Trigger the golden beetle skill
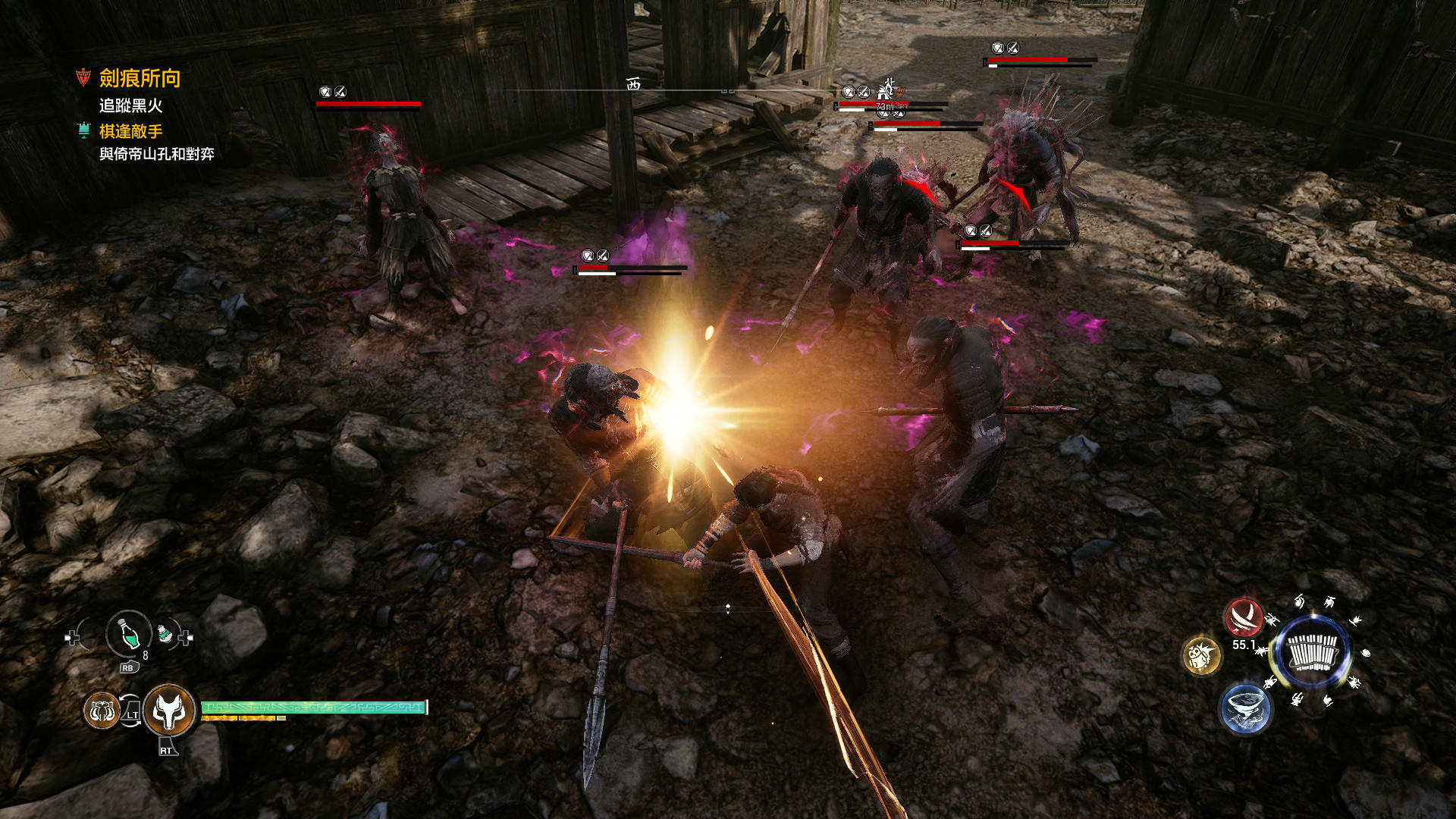This screenshot has width=1456, height=819. click(x=1202, y=656)
